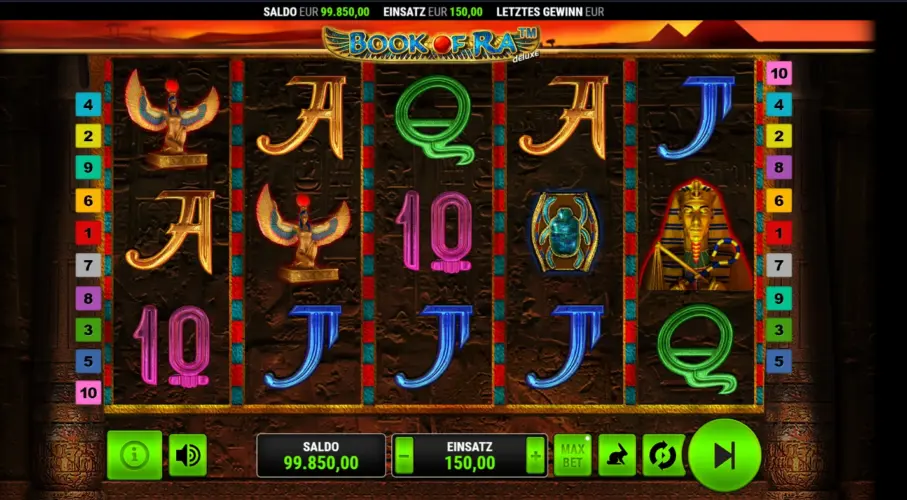Toggle the sound speaker button
This screenshot has width=907, height=500.
(x=187, y=455)
